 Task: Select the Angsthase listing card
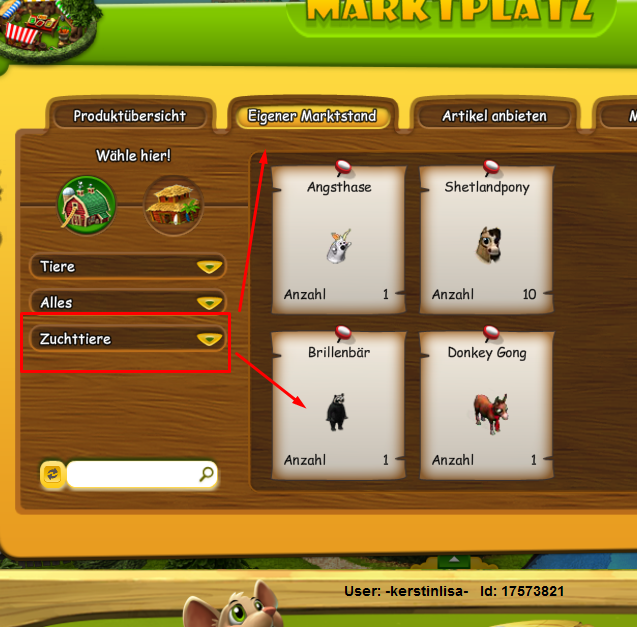click(x=338, y=238)
